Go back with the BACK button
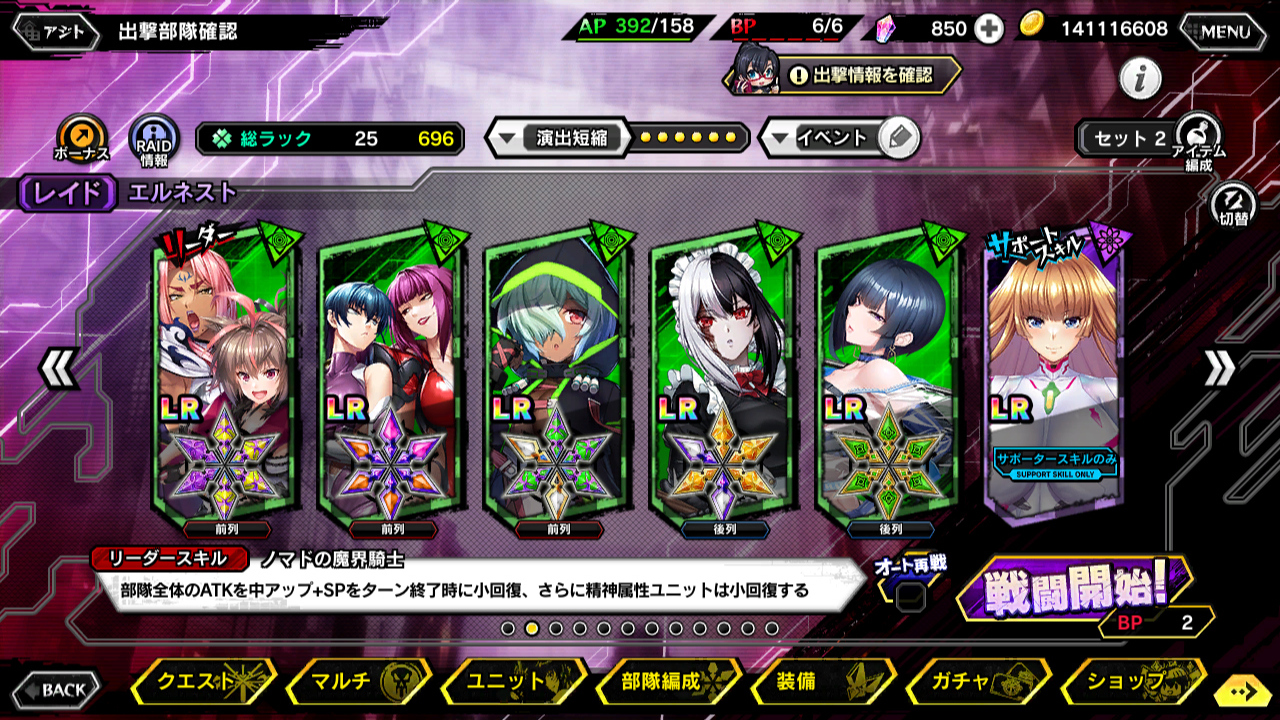The image size is (1280, 720). point(57,689)
